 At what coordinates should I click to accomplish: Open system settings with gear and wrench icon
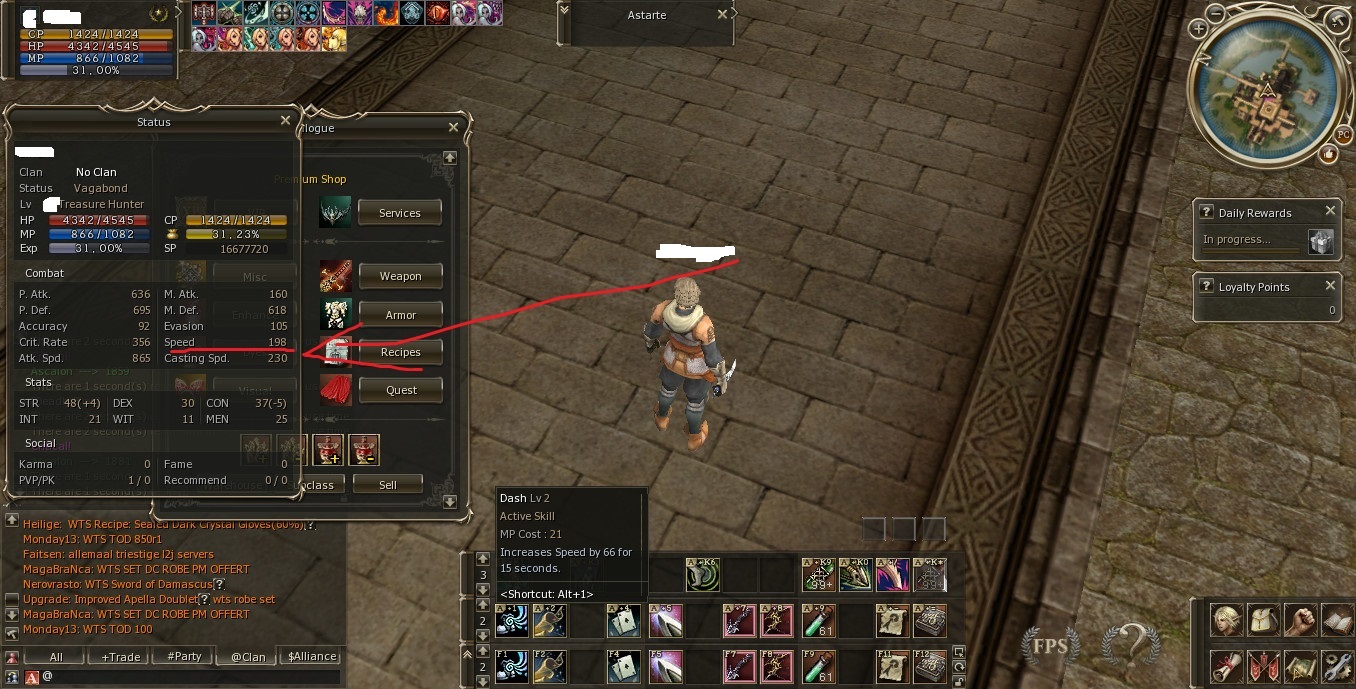1337,665
